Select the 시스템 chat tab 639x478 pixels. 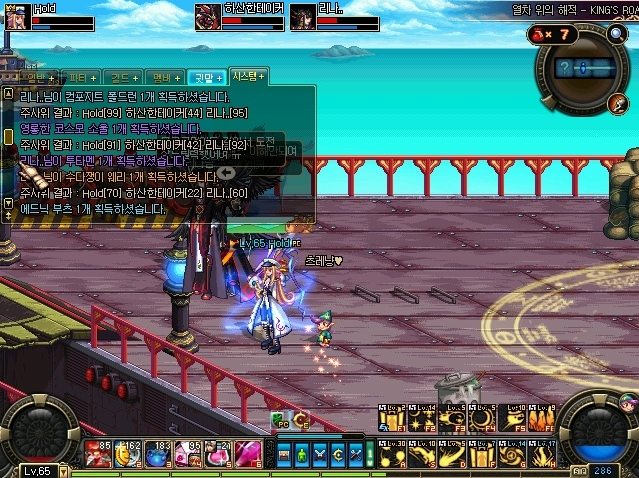[x=248, y=76]
